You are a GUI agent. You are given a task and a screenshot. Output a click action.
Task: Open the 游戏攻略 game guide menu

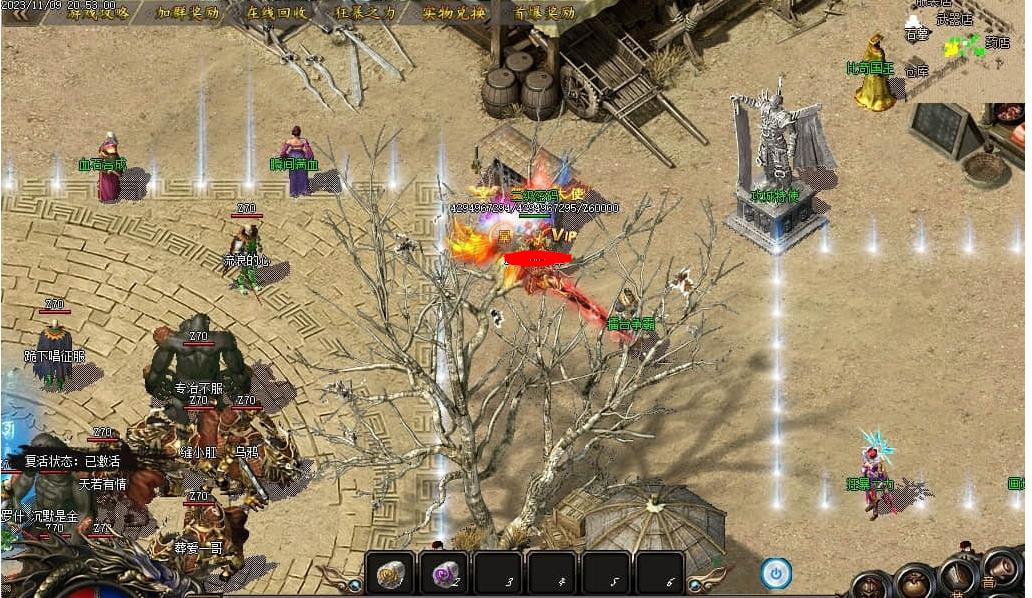[x=91, y=12]
